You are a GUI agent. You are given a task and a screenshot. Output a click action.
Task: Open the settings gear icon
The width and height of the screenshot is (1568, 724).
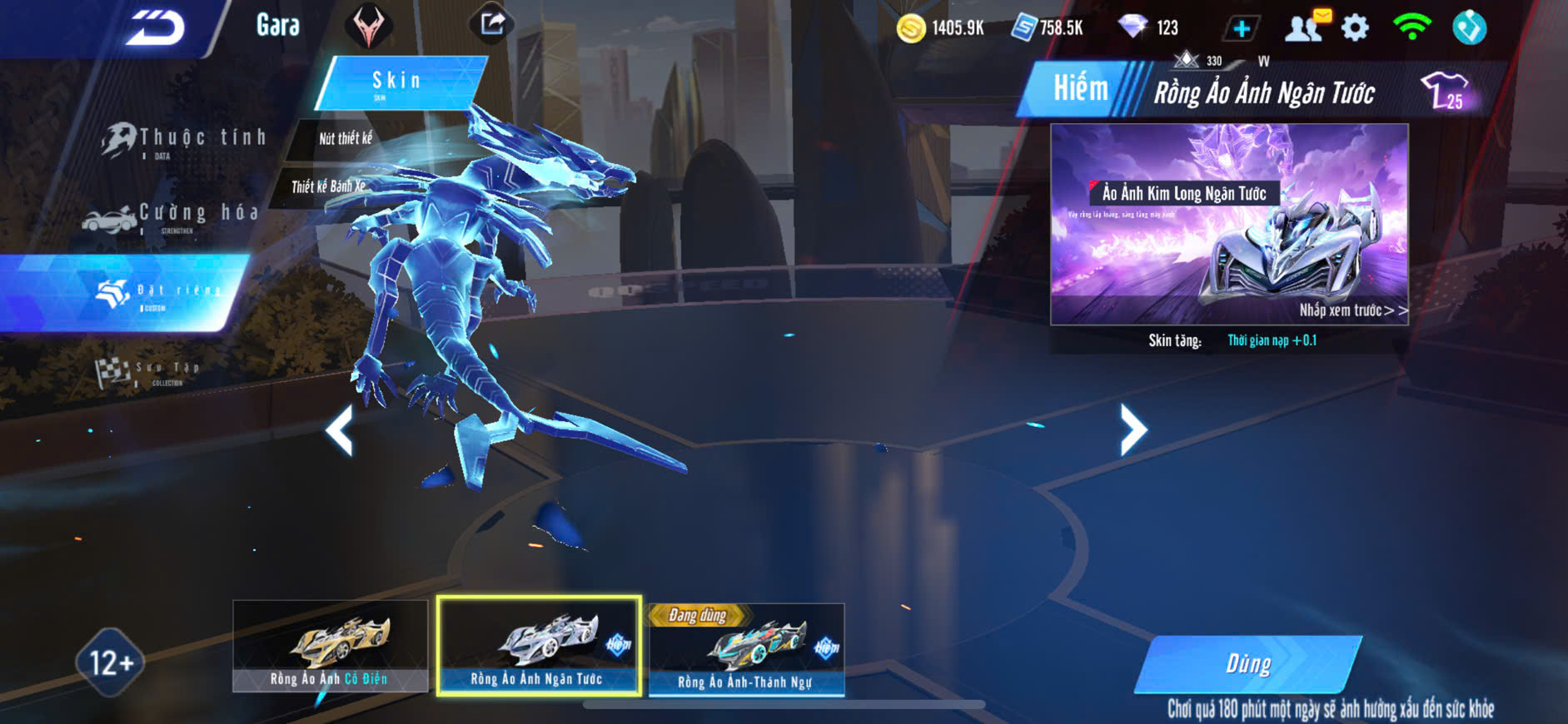point(1355,28)
